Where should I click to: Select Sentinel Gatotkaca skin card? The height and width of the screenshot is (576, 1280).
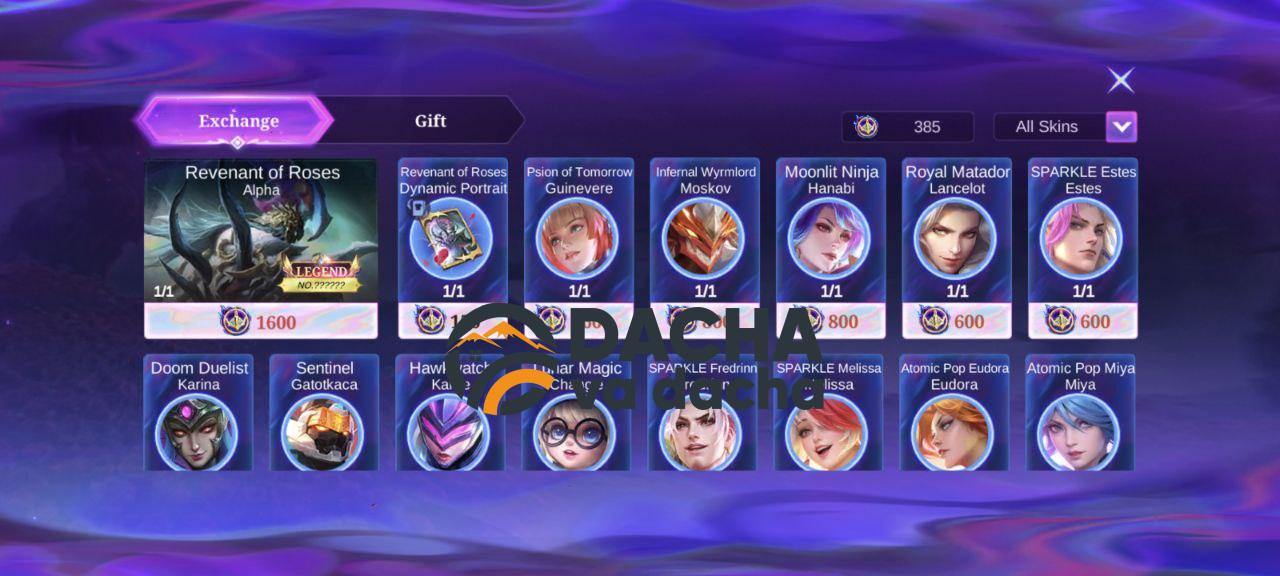324,420
